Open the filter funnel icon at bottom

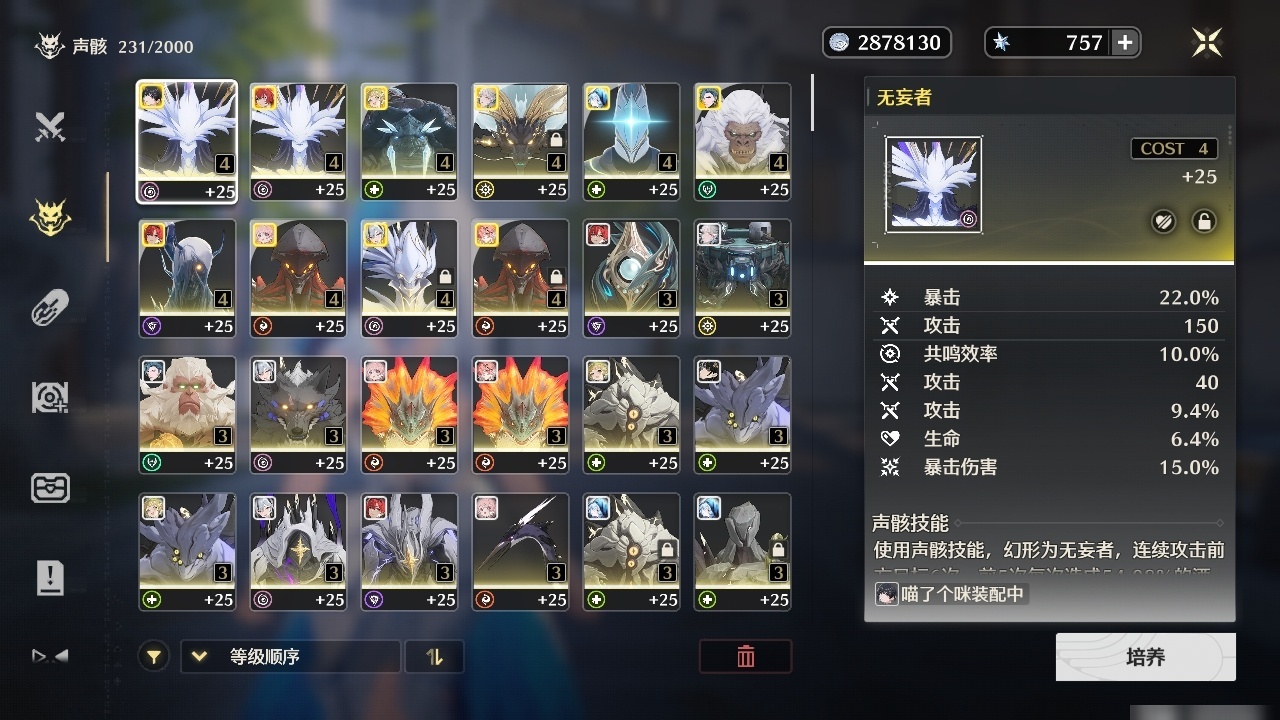153,656
